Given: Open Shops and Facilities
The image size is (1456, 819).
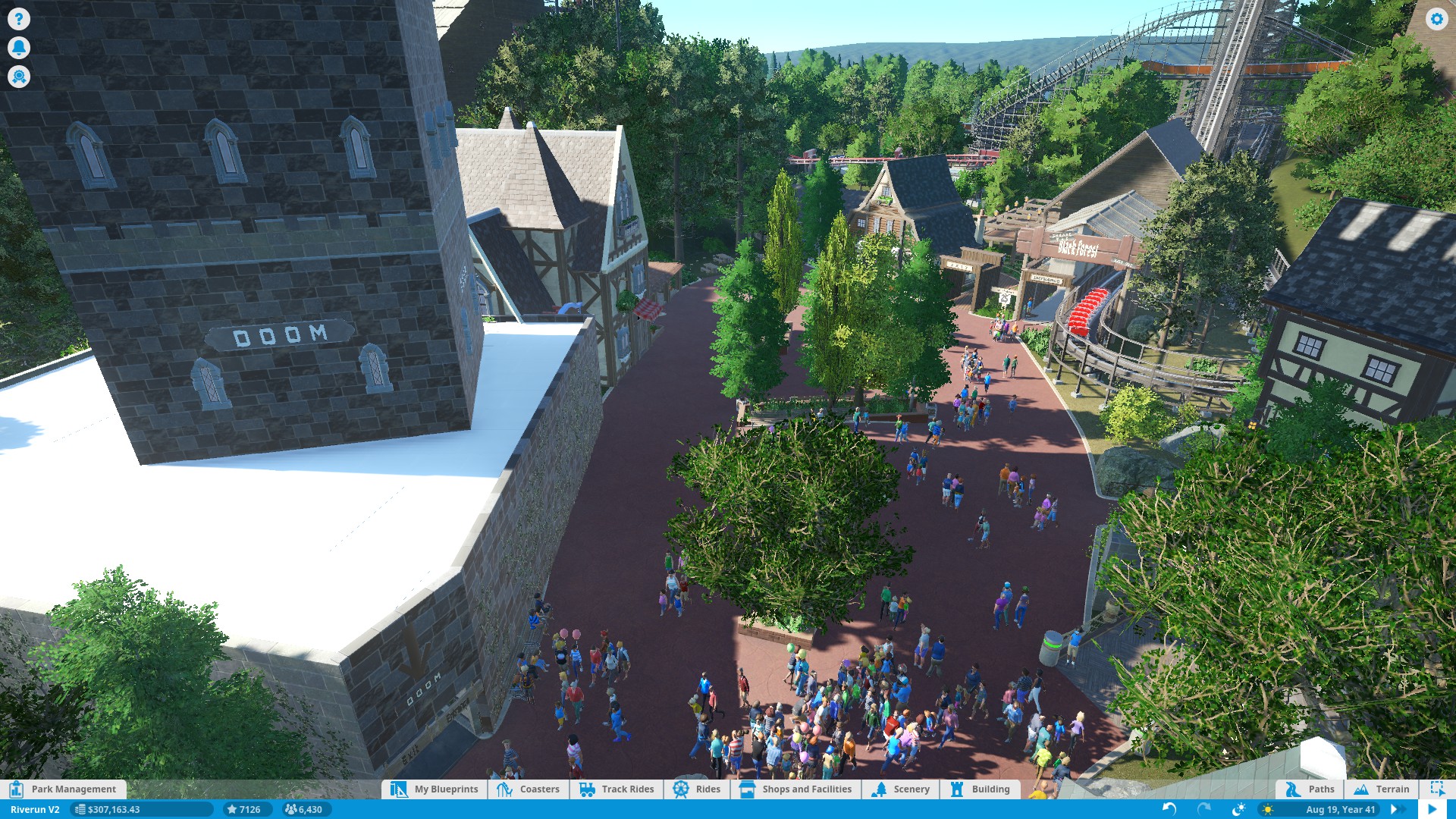Looking at the screenshot, I should click(795, 789).
